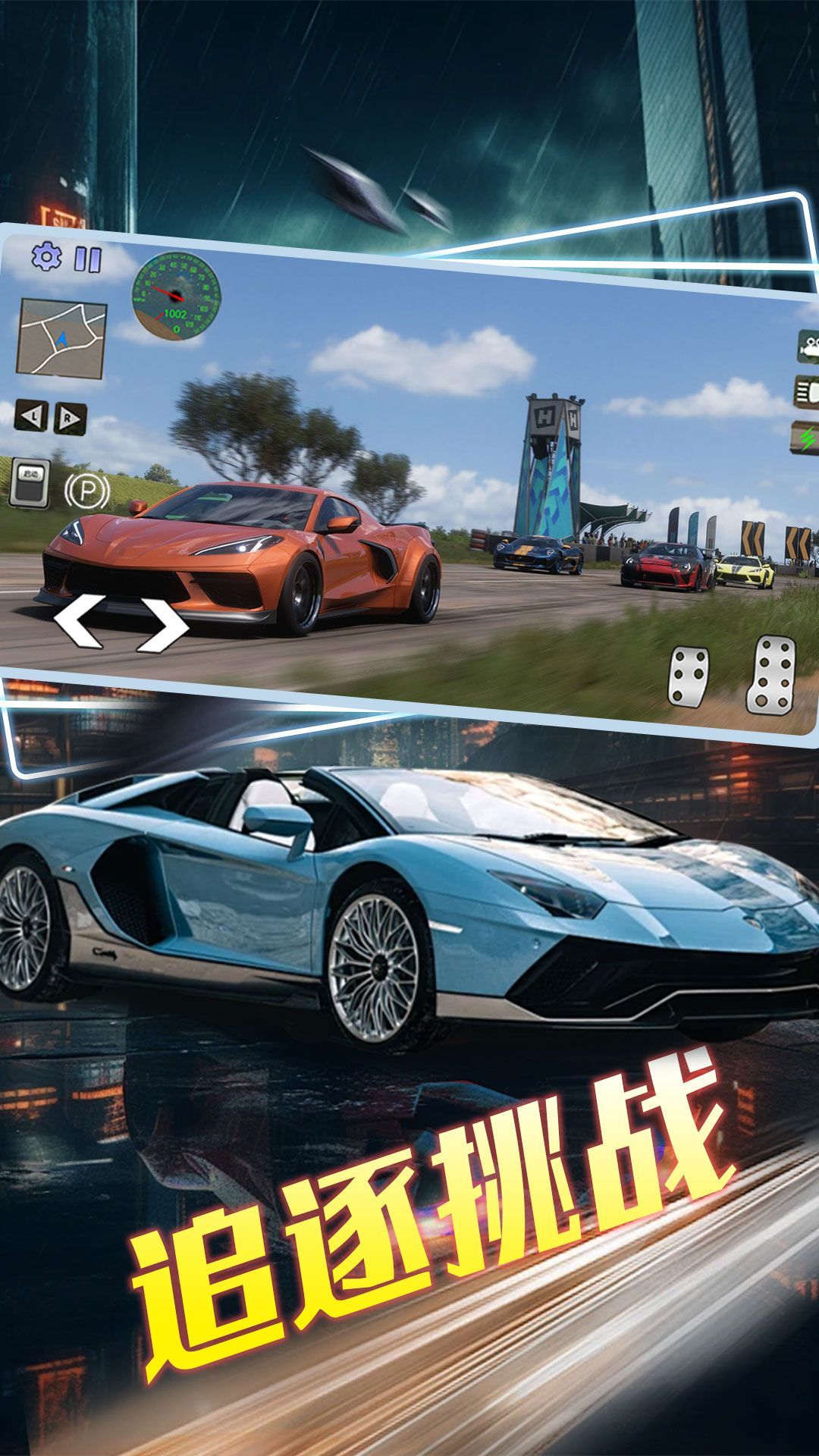
Task: Switch view with the camera icon
Action: click(x=808, y=347)
